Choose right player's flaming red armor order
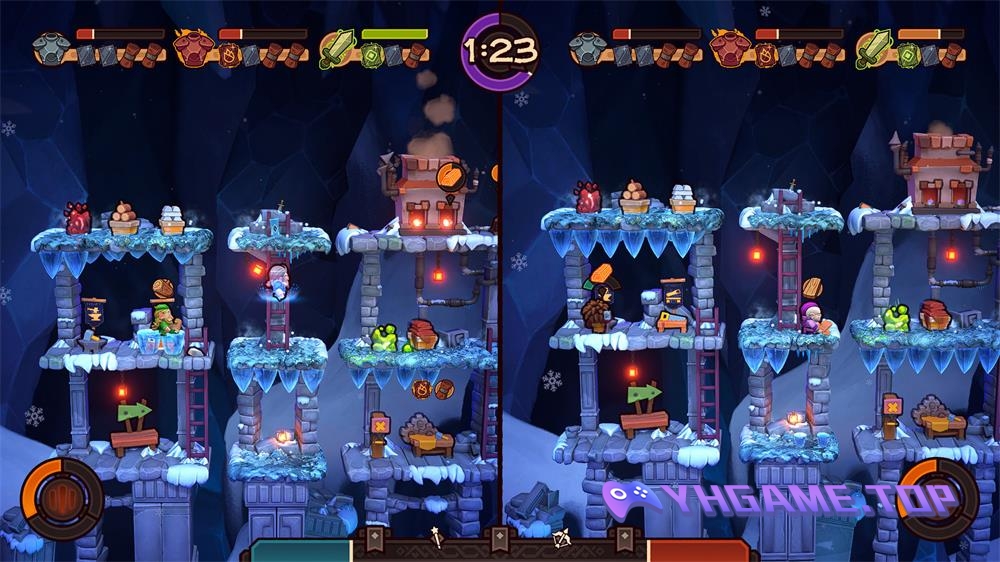 [x=728, y=48]
